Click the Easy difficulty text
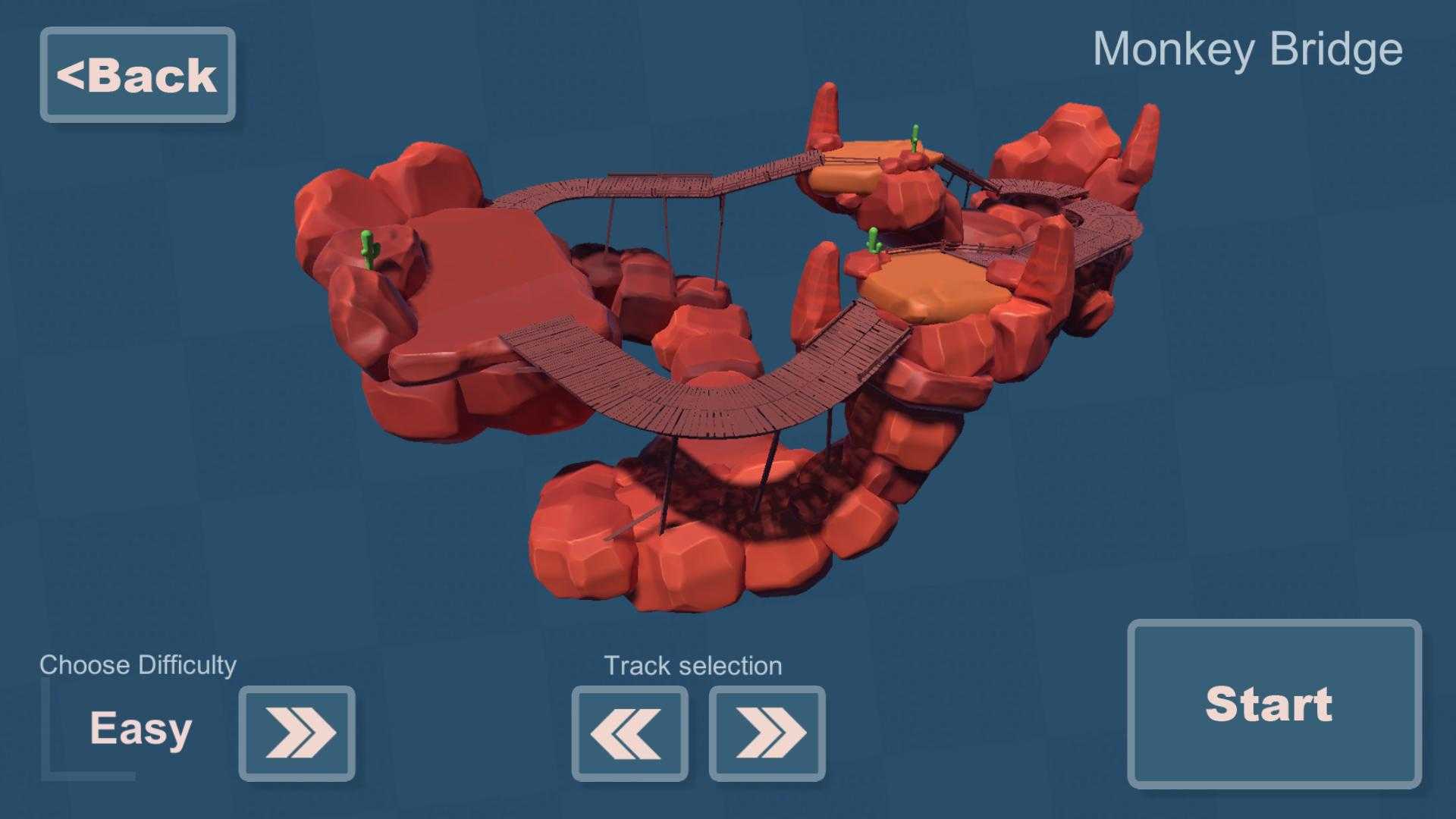This screenshot has width=1456, height=819. [x=140, y=730]
